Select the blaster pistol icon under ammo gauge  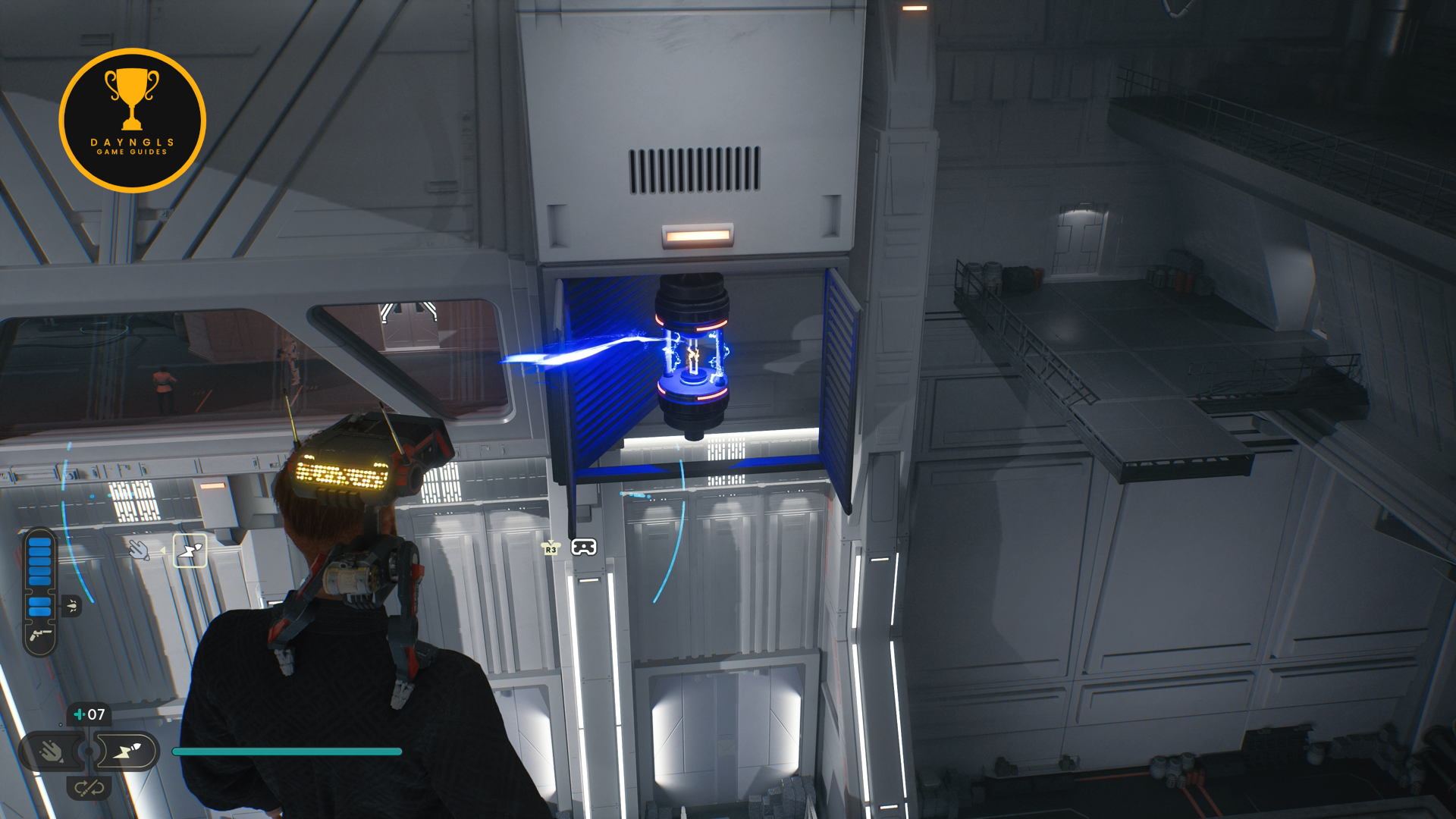[39, 635]
